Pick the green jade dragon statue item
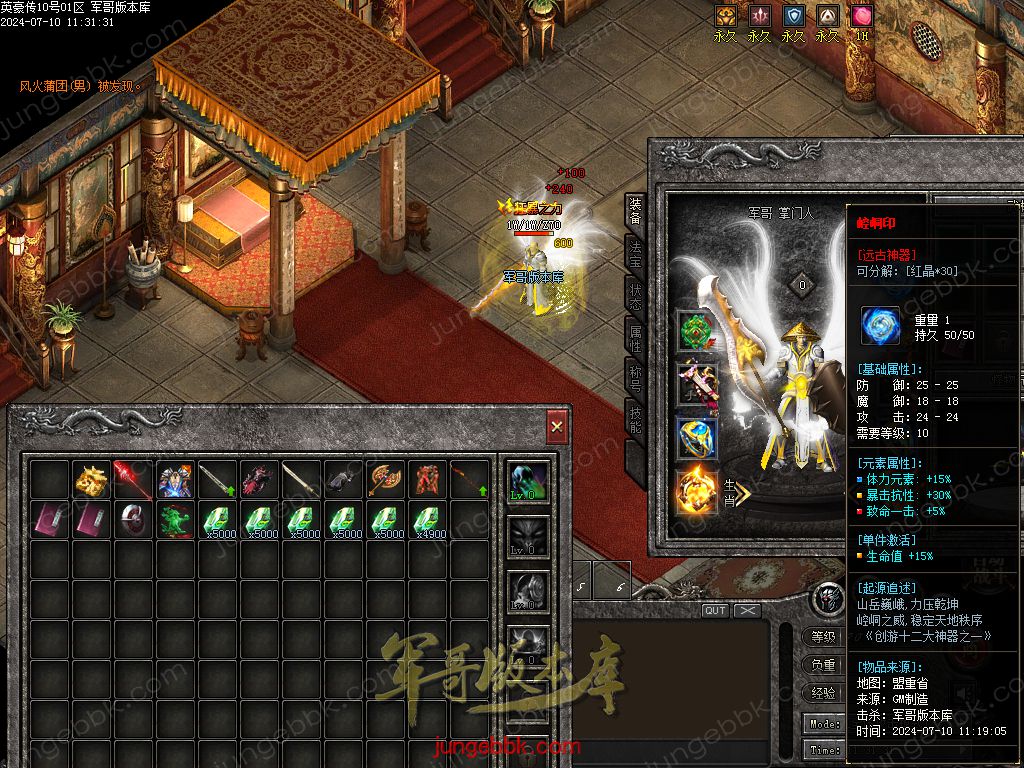The height and width of the screenshot is (768, 1024). (176, 521)
